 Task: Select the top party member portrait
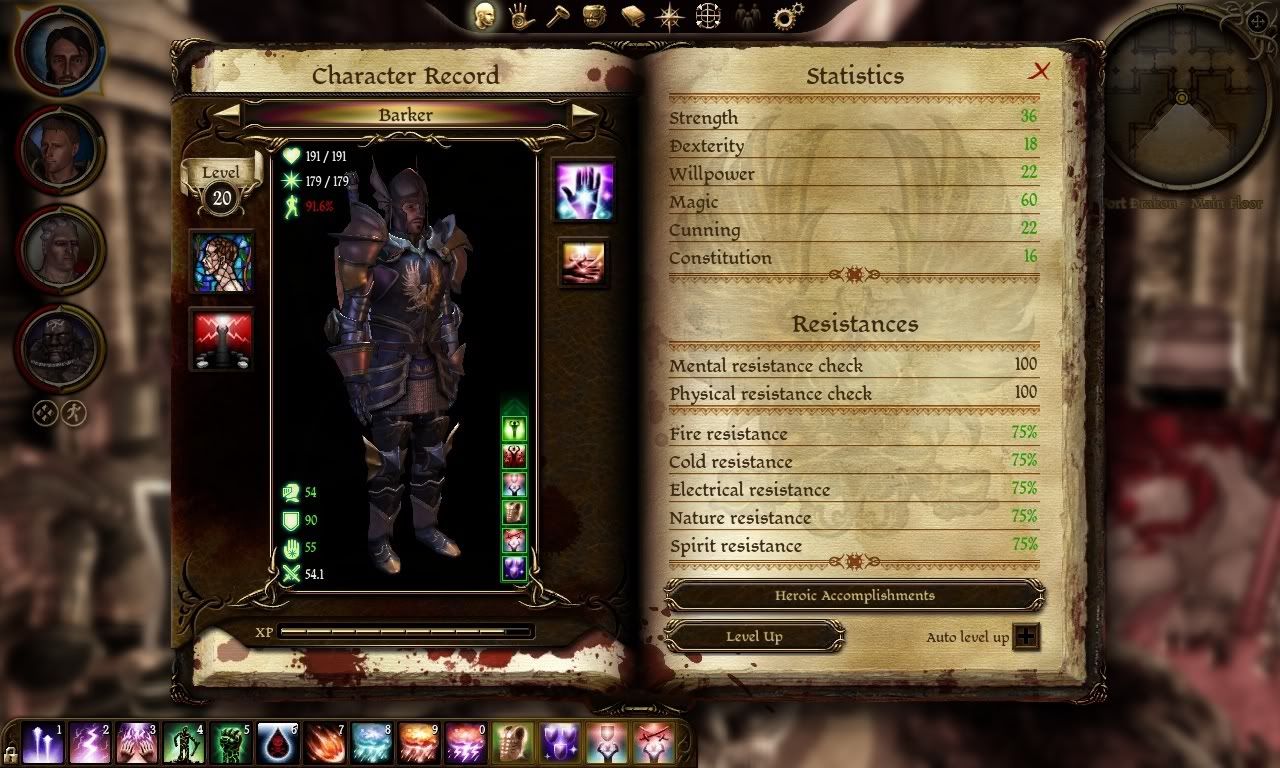[x=59, y=51]
